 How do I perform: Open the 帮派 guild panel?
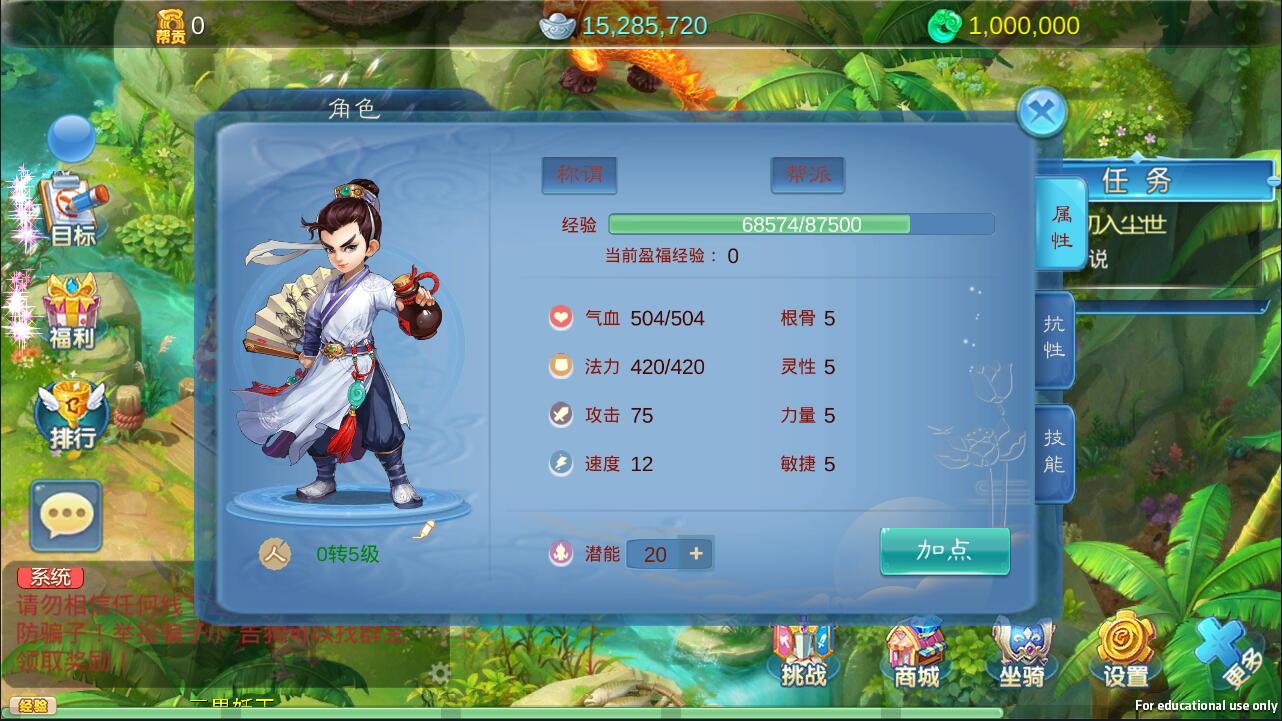click(x=806, y=174)
